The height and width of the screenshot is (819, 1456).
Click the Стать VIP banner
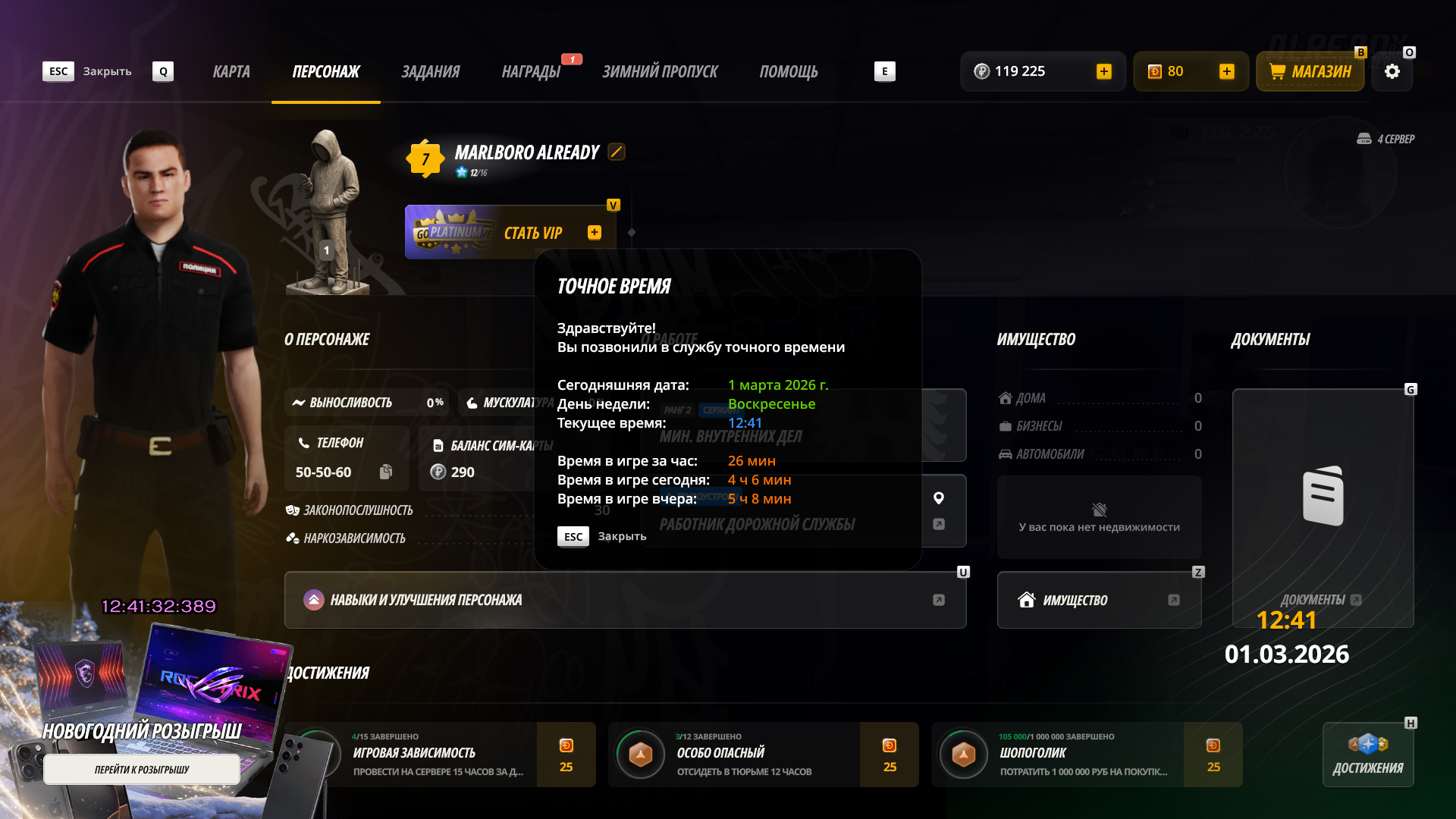pos(510,233)
